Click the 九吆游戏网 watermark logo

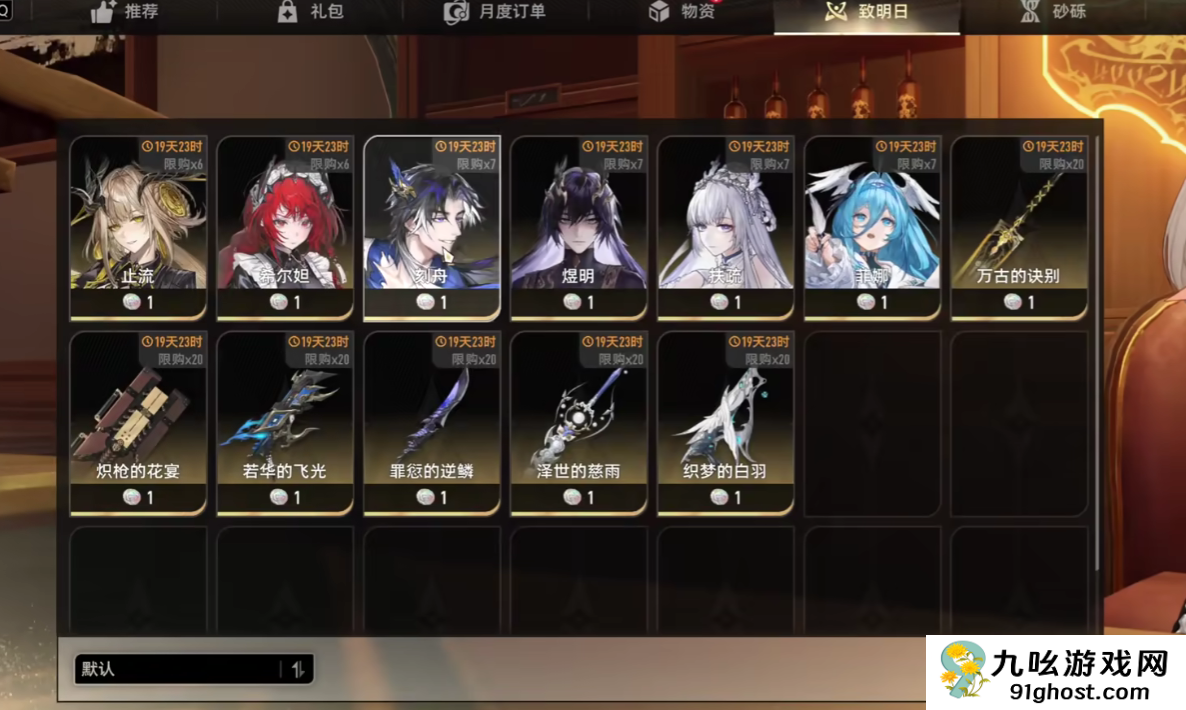1055,672
